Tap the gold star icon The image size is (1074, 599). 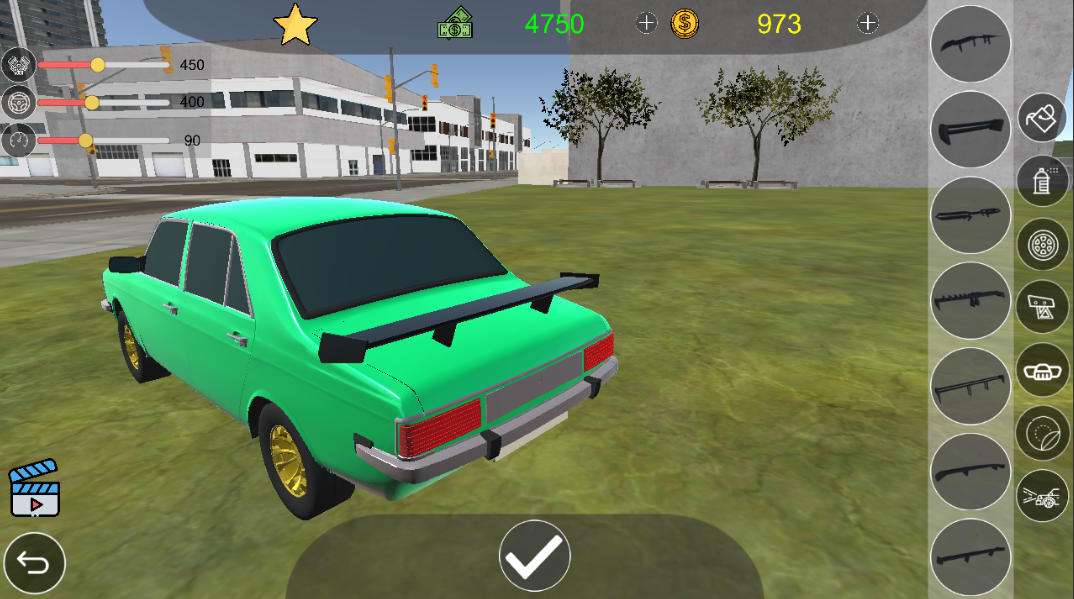point(295,25)
